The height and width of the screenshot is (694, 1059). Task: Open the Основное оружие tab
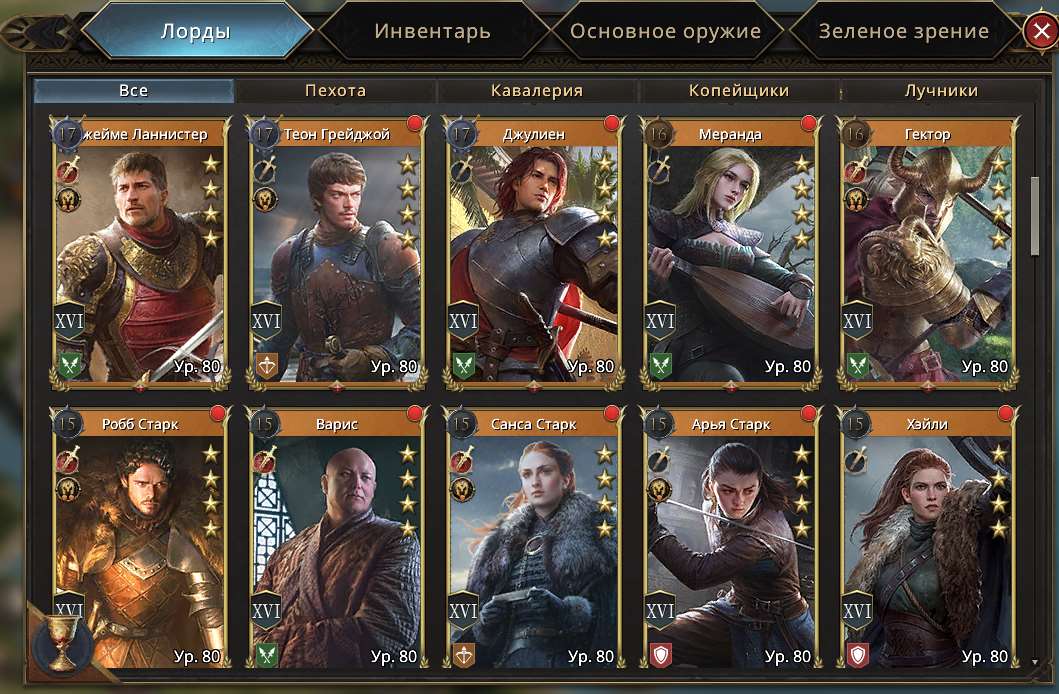665,31
